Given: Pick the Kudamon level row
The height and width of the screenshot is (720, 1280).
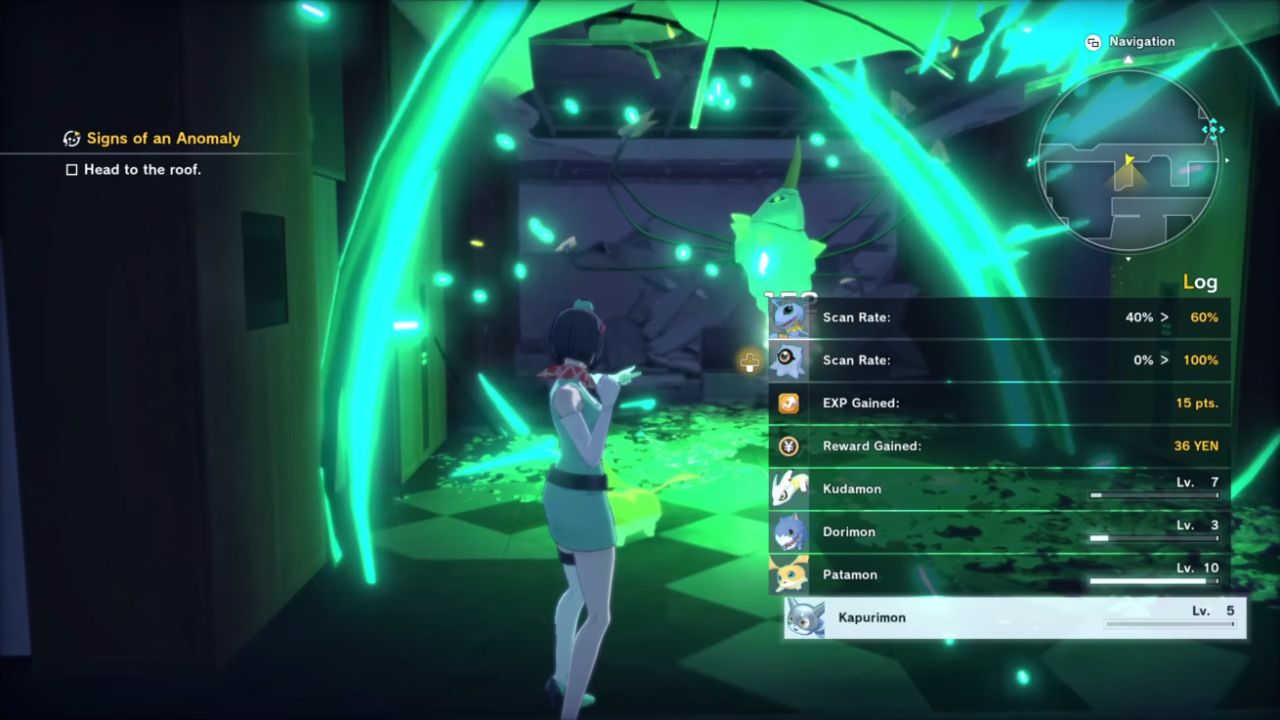Looking at the screenshot, I should point(999,489).
